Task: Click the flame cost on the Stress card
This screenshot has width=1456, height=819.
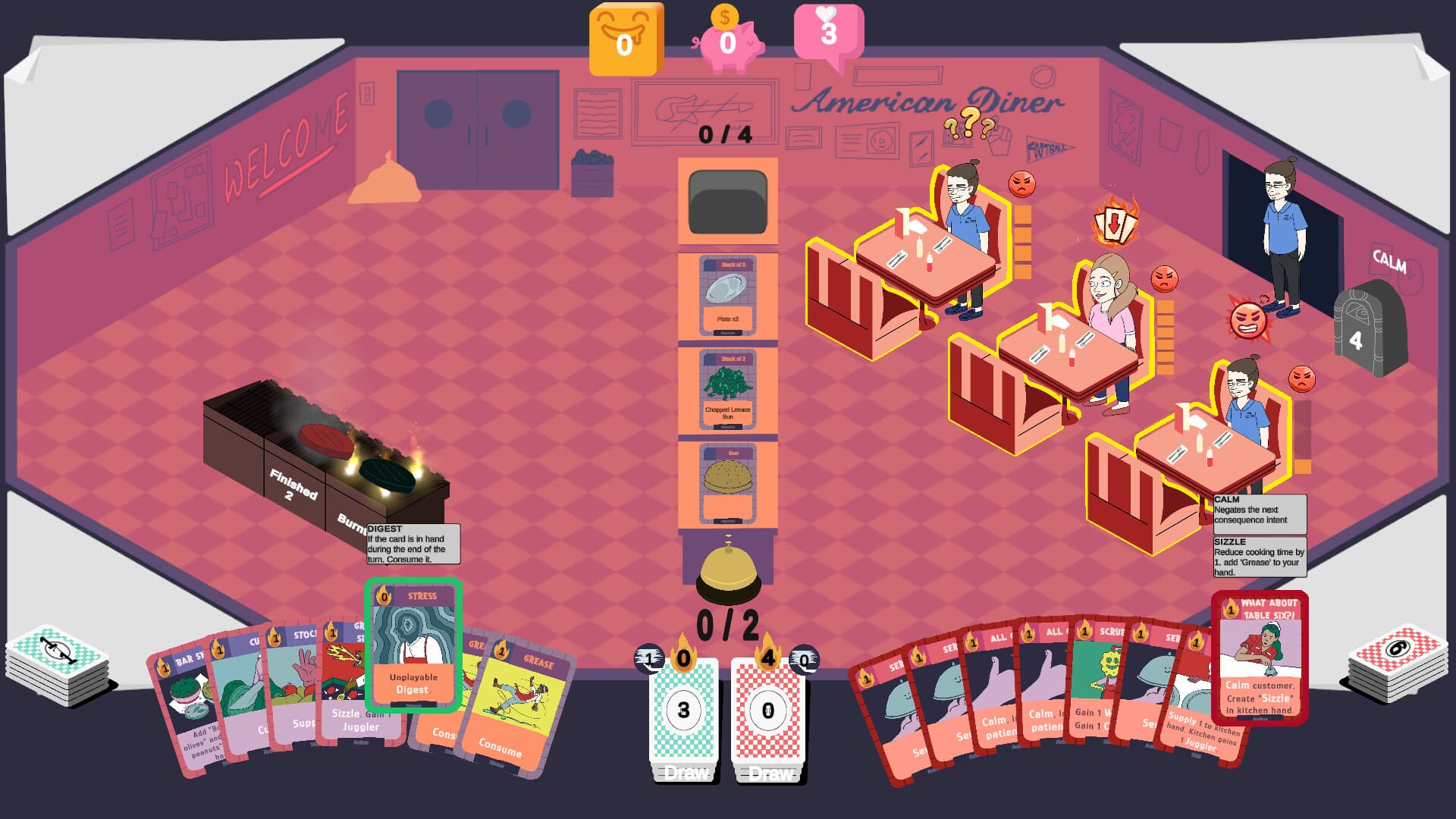Action: (x=385, y=598)
